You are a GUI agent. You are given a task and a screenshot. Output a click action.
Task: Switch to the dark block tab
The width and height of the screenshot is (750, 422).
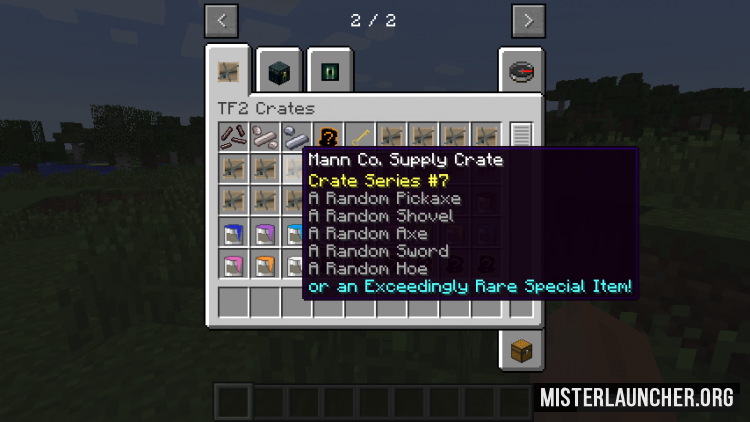(x=280, y=71)
